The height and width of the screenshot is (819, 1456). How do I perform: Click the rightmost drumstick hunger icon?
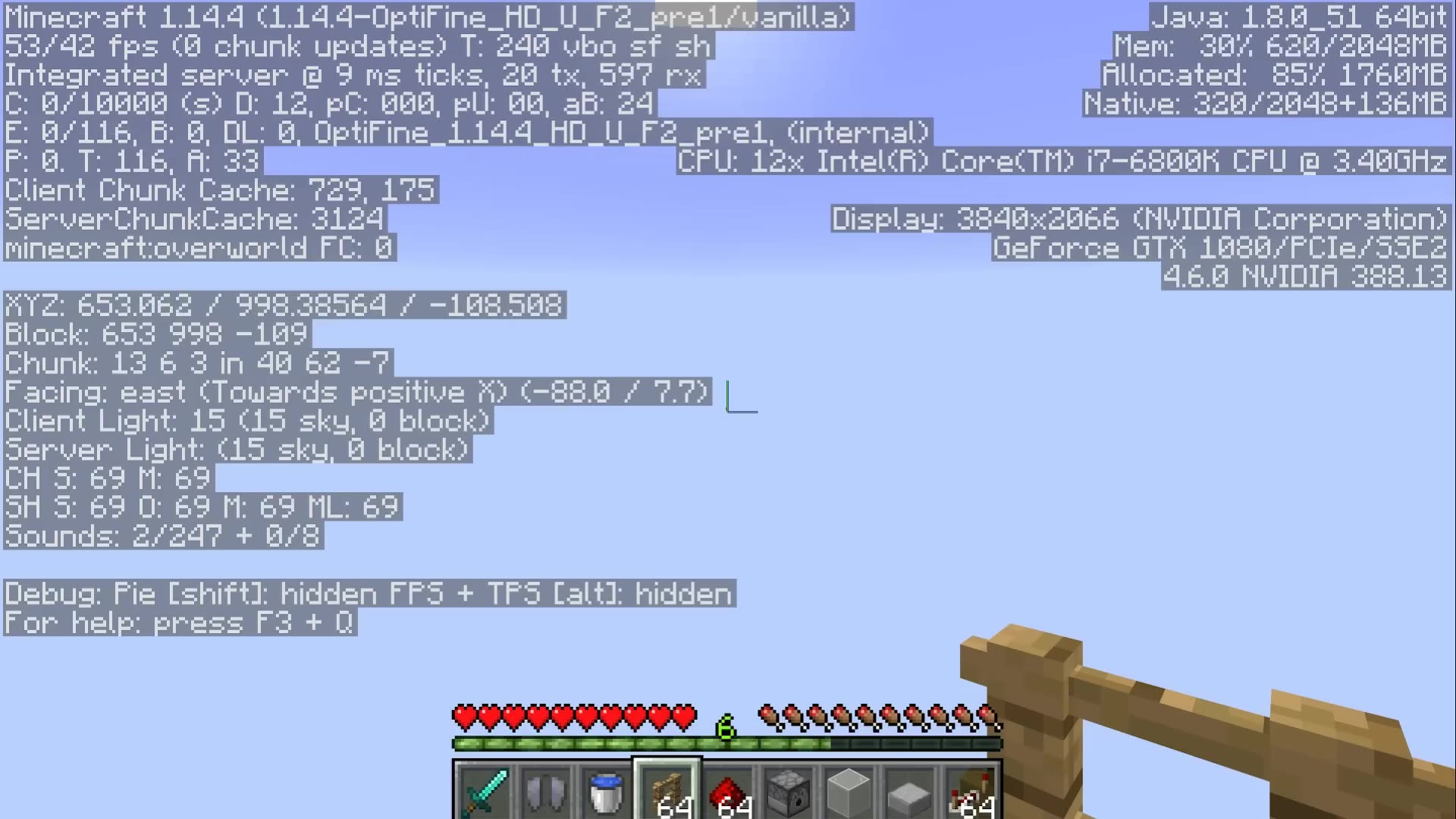[x=986, y=714]
